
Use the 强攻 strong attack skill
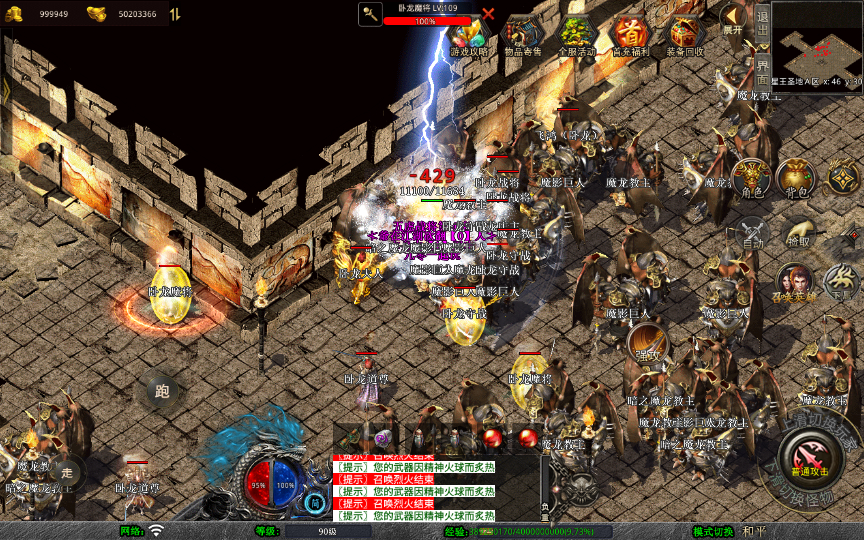tap(647, 345)
